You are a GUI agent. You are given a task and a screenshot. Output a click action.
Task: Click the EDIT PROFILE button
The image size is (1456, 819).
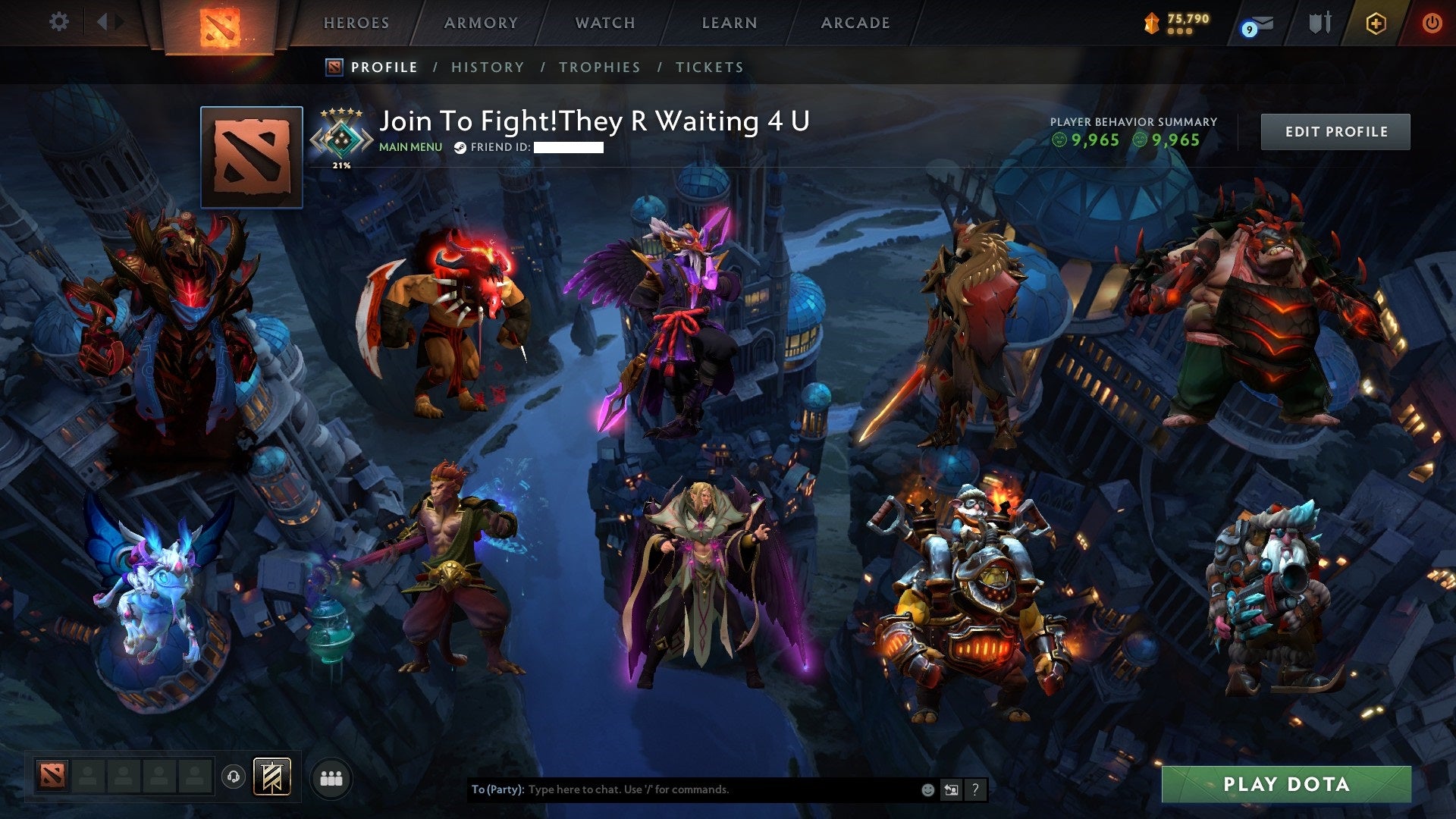tap(1335, 130)
